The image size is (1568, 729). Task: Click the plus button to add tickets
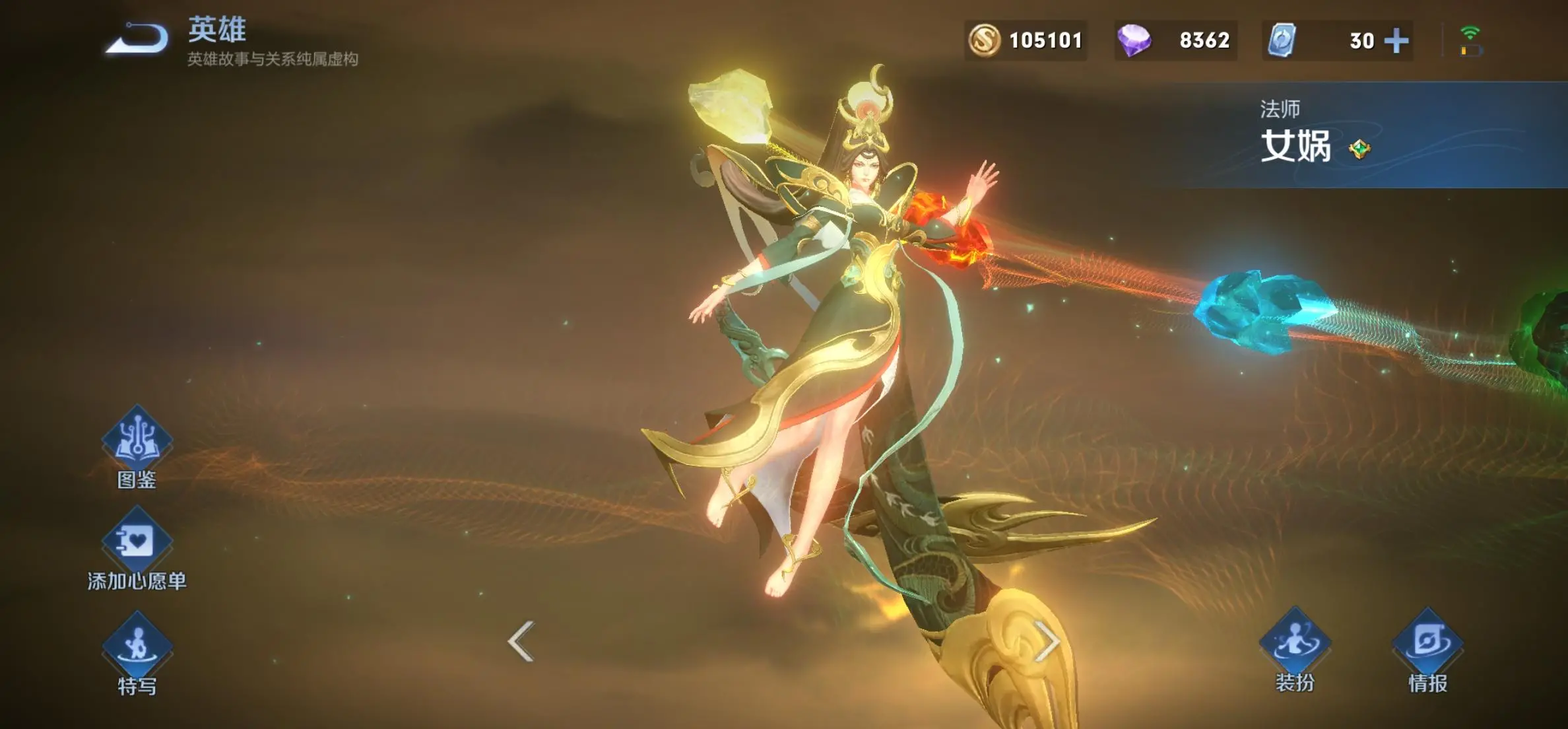[x=1396, y=41]
